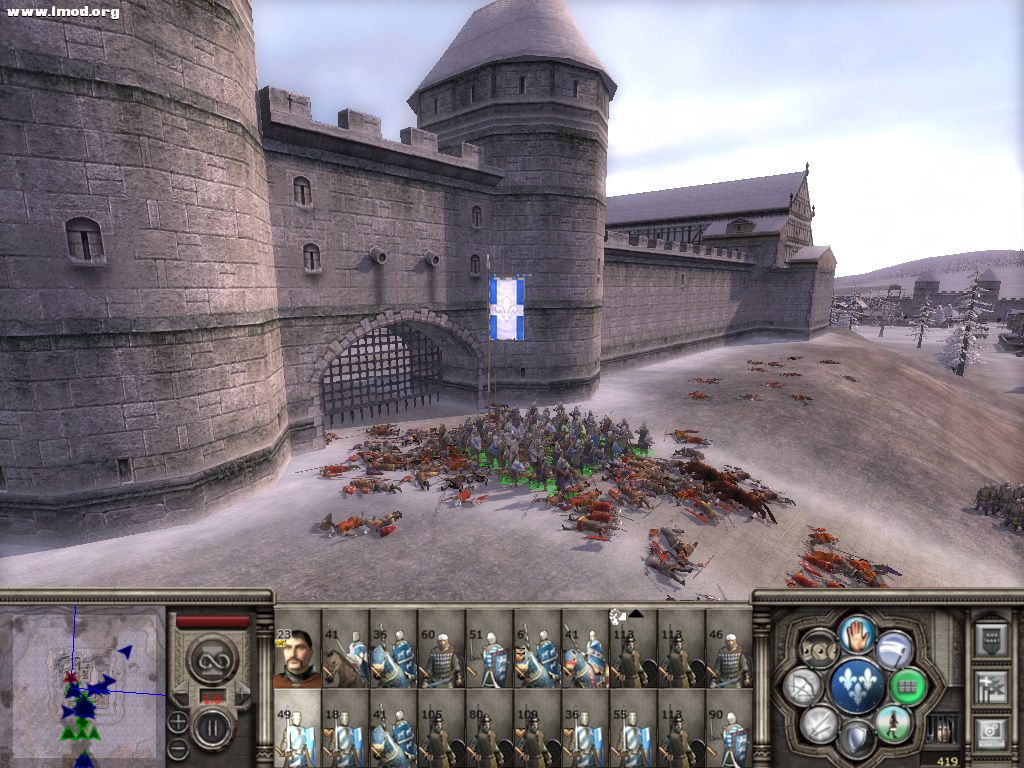Viewport: 1024px width, 768px height.
Task: Toggle the running man run command
Action: click(893, 723)
